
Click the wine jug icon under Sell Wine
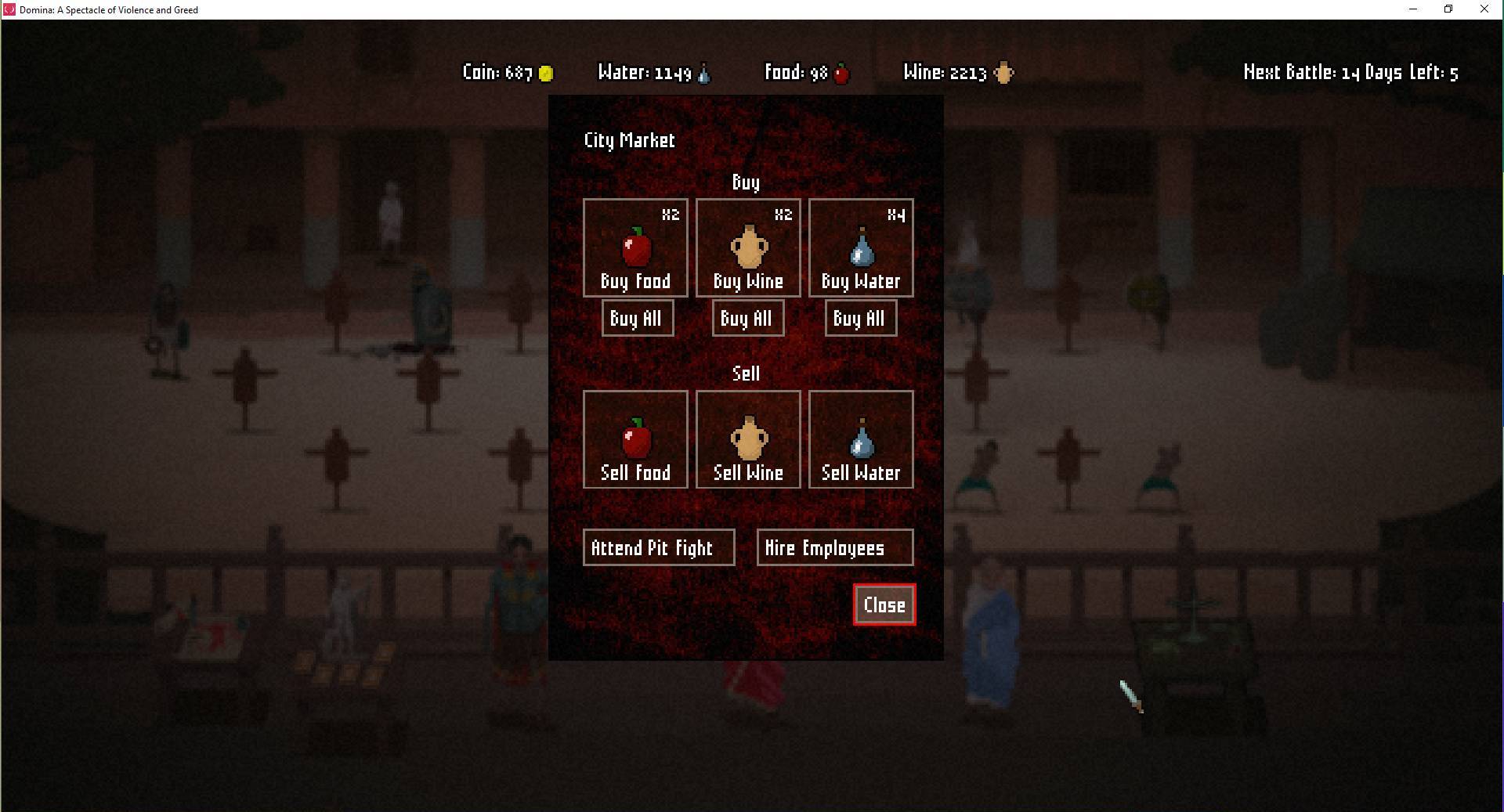click(747, 437)
